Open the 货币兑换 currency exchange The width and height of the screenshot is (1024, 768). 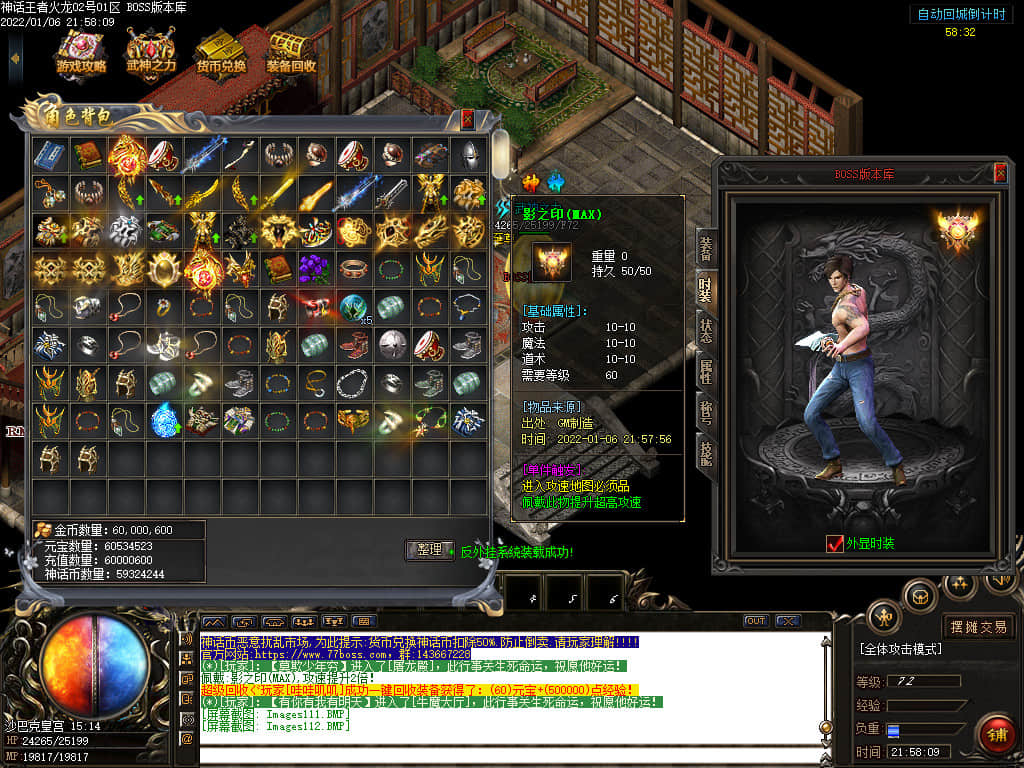(221, 54)
